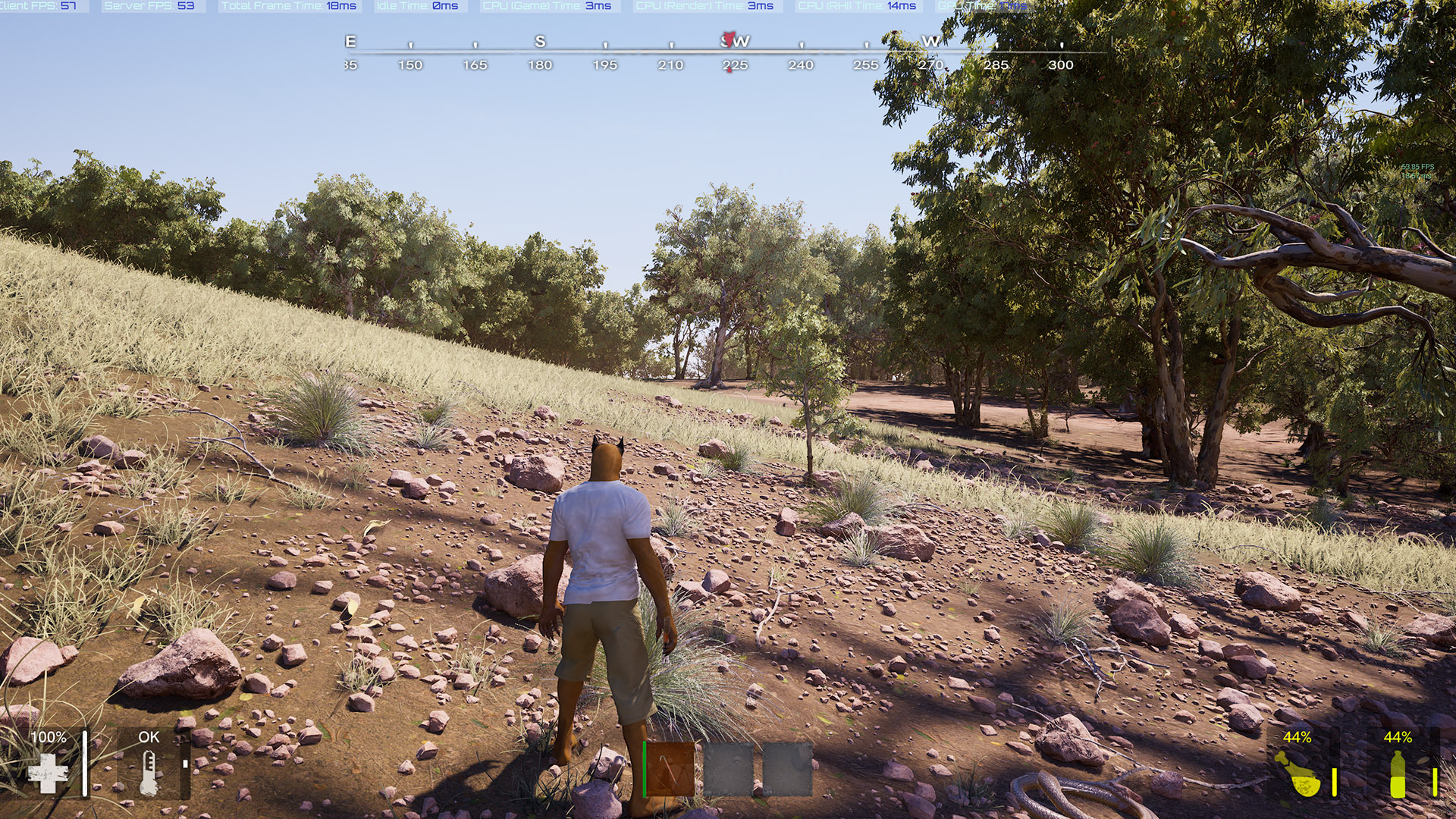1456x819 pixels.
Task: Click the thermometer temperature icon
Action: pos(149,773)
